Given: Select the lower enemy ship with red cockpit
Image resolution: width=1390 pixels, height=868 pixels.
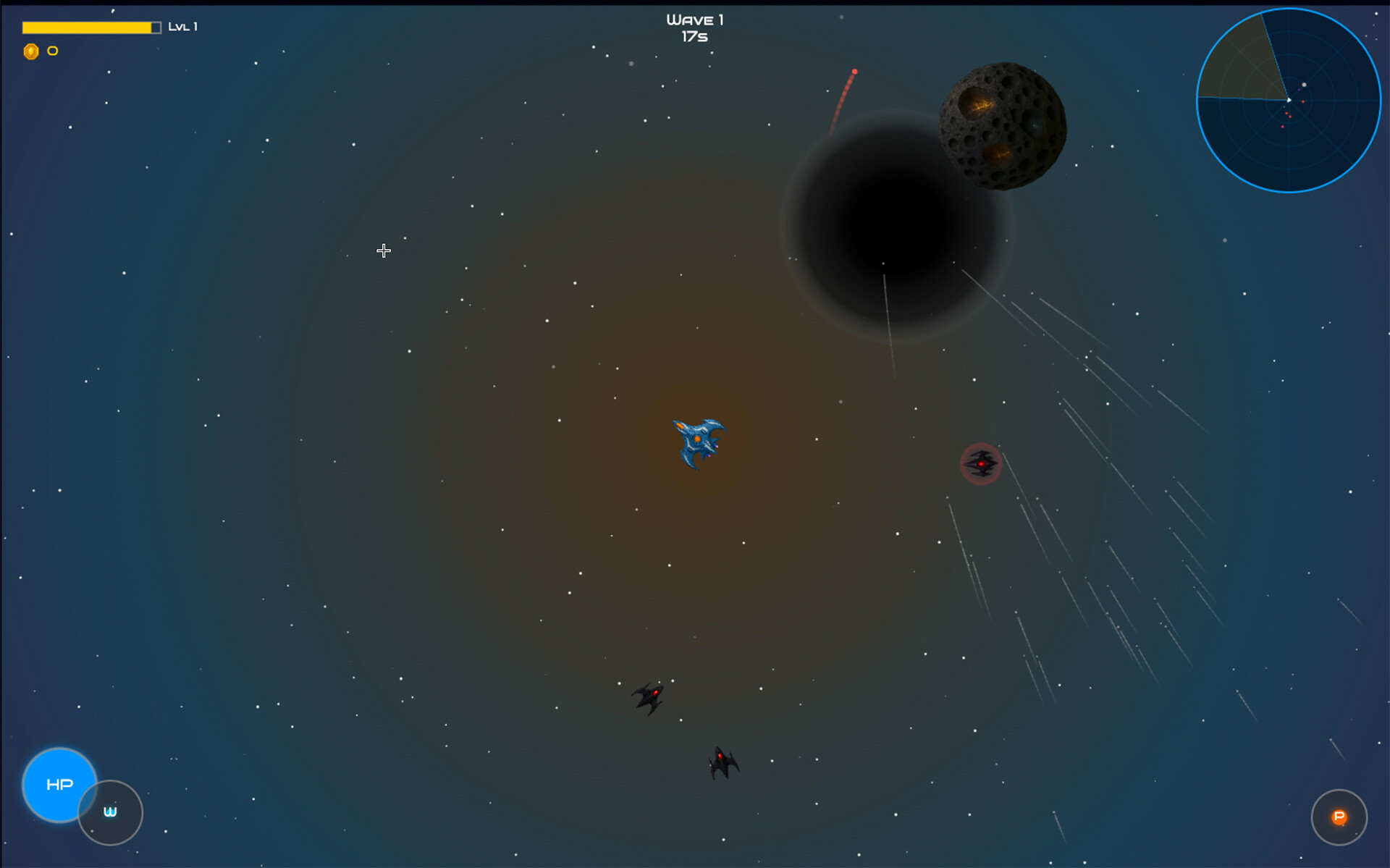Looking at the screenshot, I should coord(721,762).
